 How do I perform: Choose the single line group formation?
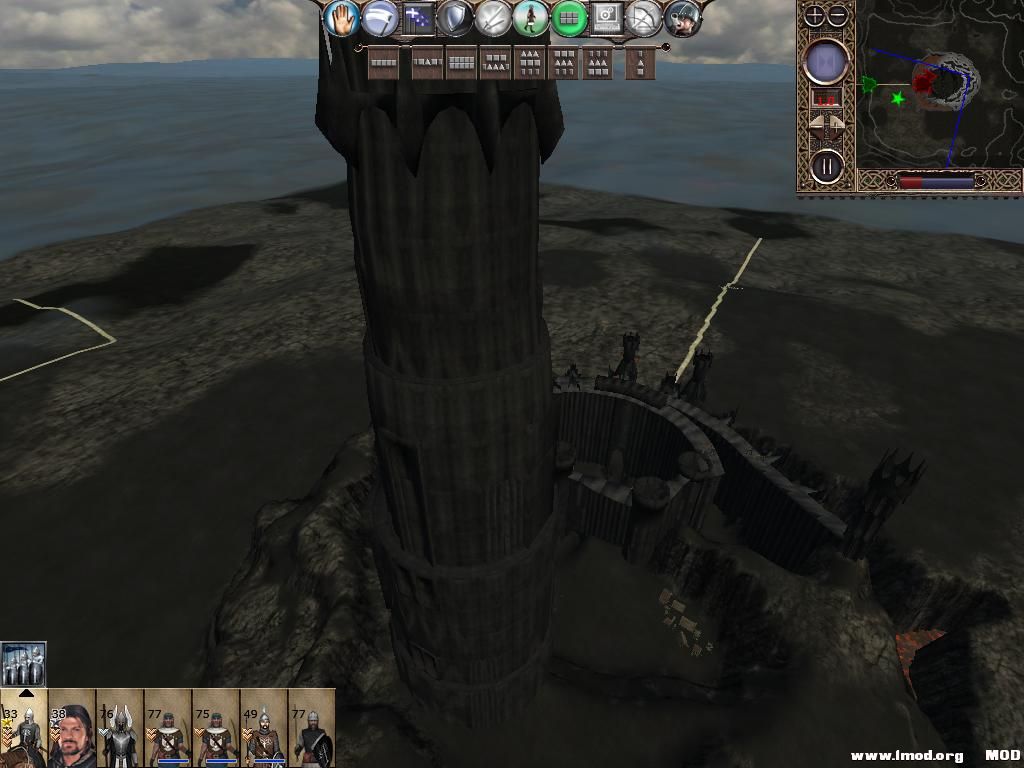(384, 63)
